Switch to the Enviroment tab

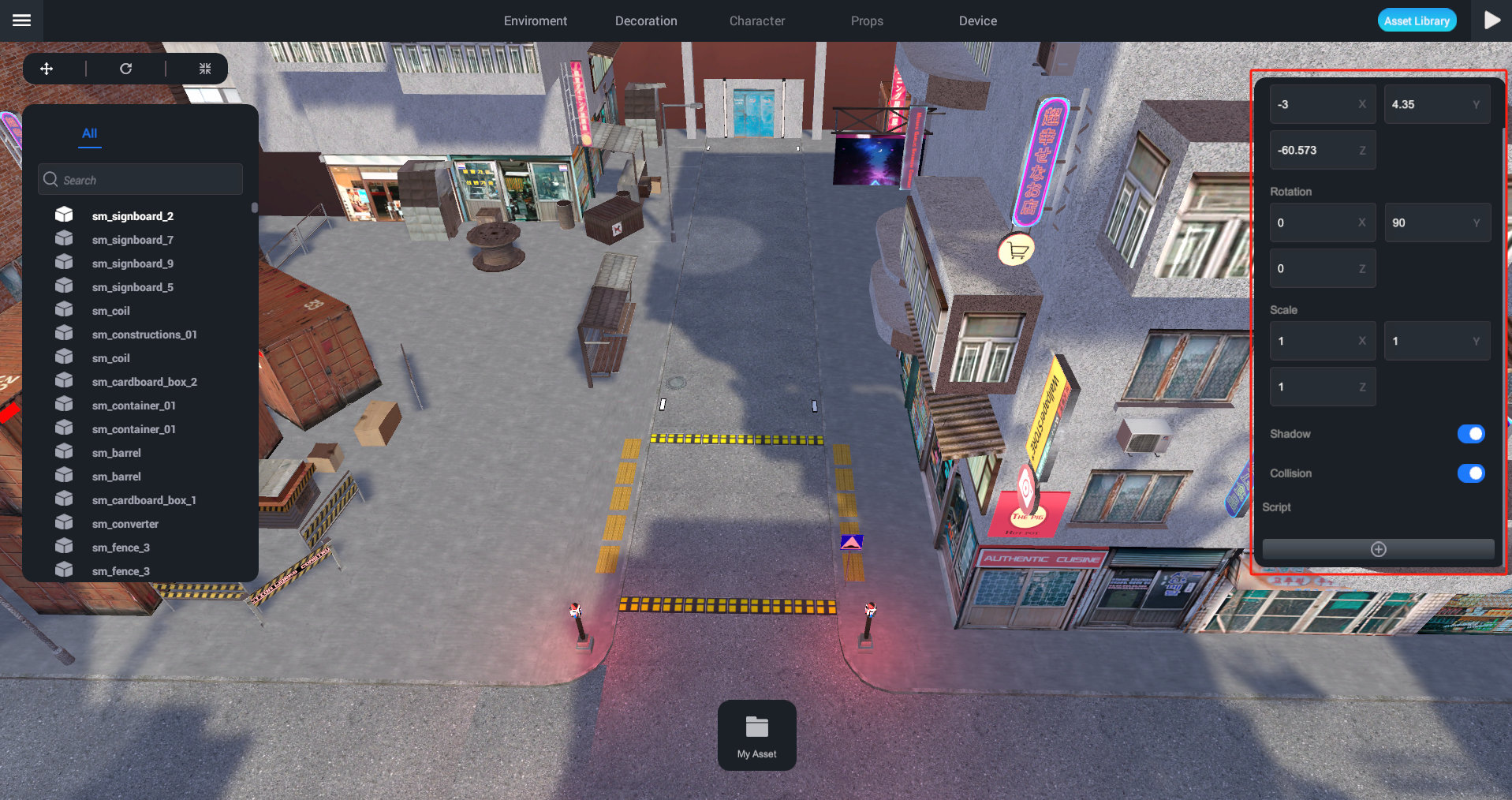[x=535, y=21]
